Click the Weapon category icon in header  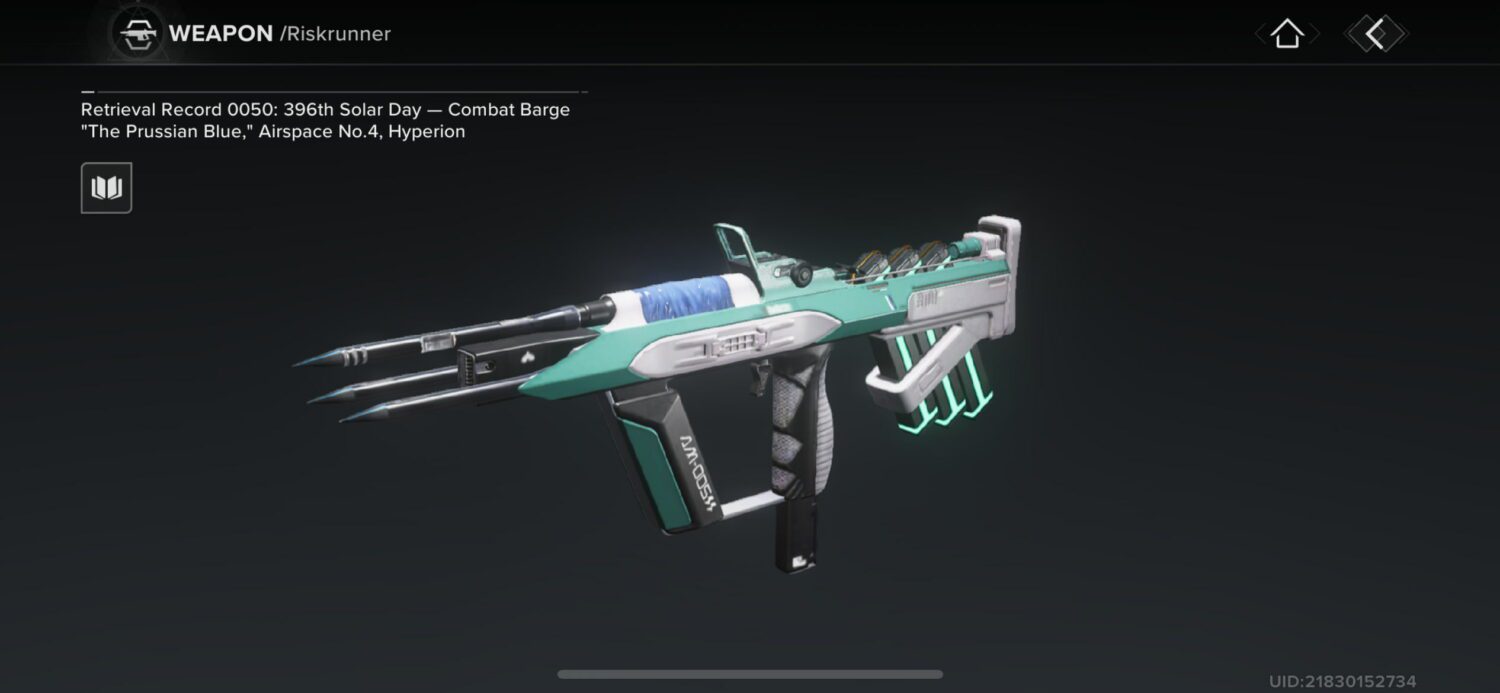(x=136, y=34)
